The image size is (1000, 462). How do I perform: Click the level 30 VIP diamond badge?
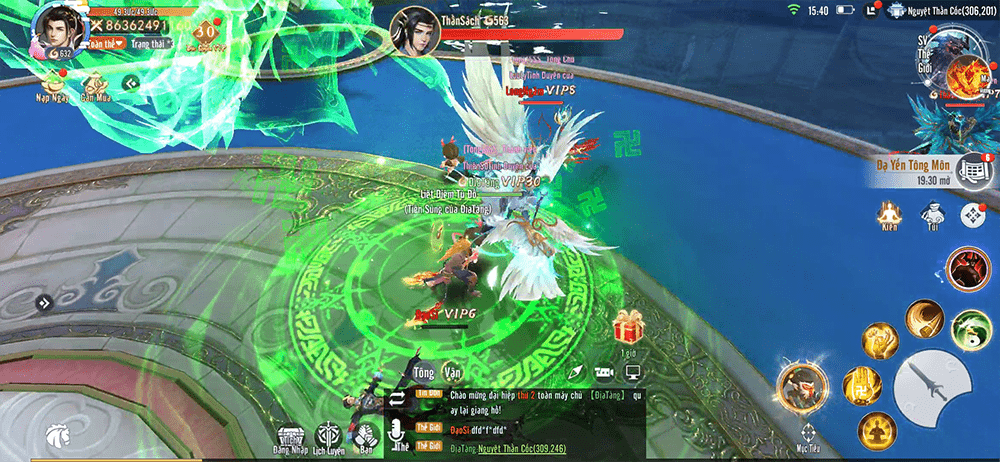[208, 32]
